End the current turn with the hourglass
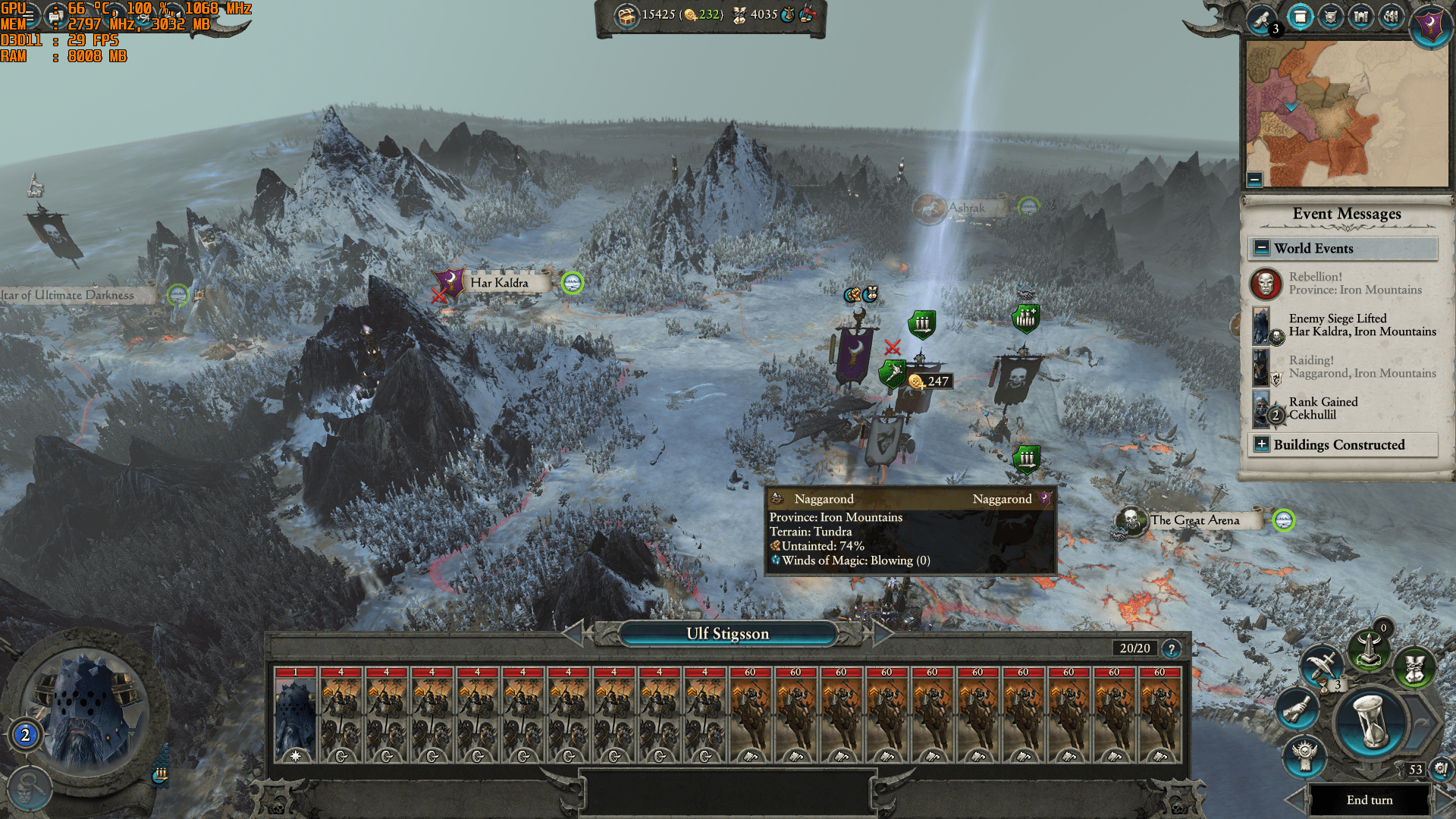Screen dimensions: 1456x819 (1370, 725)
